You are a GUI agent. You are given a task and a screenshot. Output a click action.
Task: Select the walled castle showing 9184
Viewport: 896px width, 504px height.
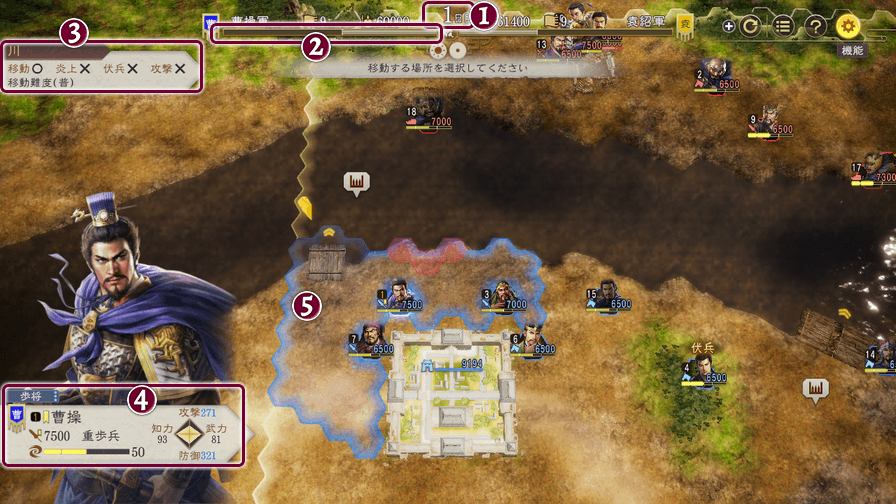453,388
